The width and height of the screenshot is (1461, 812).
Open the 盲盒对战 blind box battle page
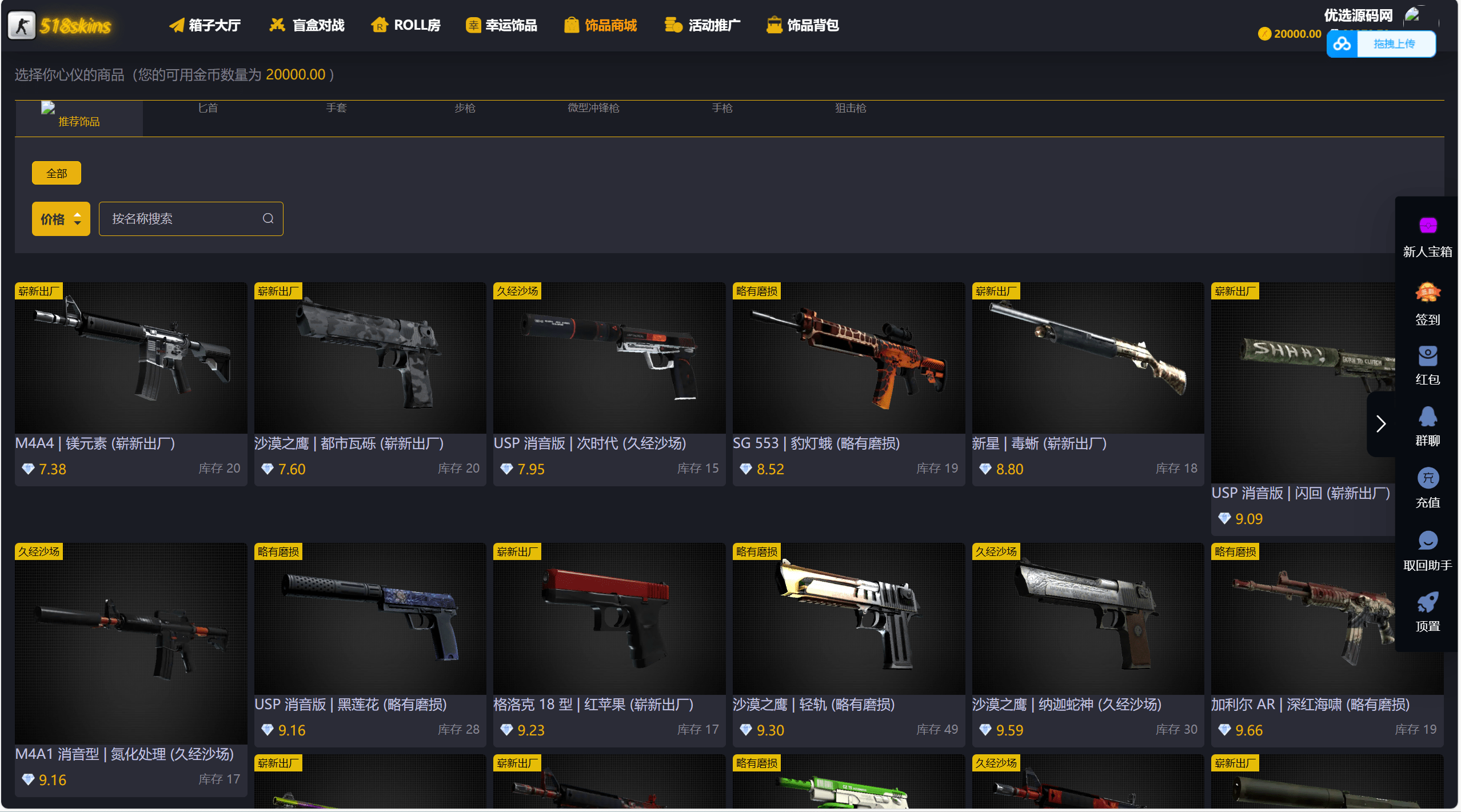[306, 25]
